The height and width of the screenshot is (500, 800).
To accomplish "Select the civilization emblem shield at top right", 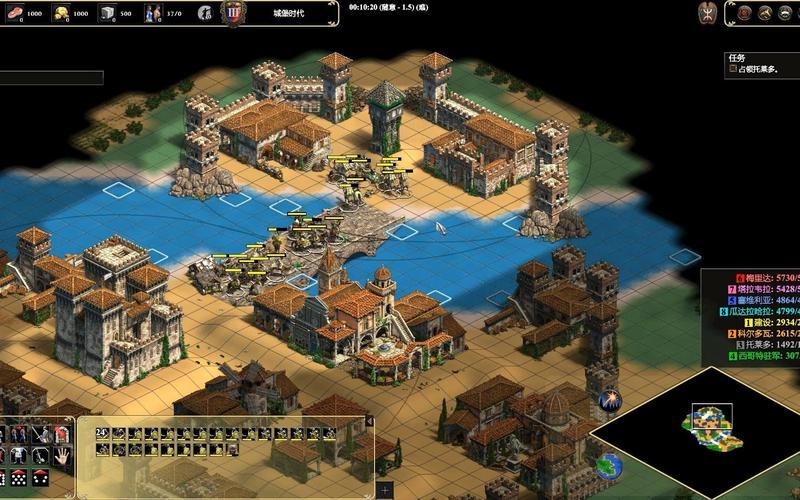I will pyautogui.click(x=708, y=12).
